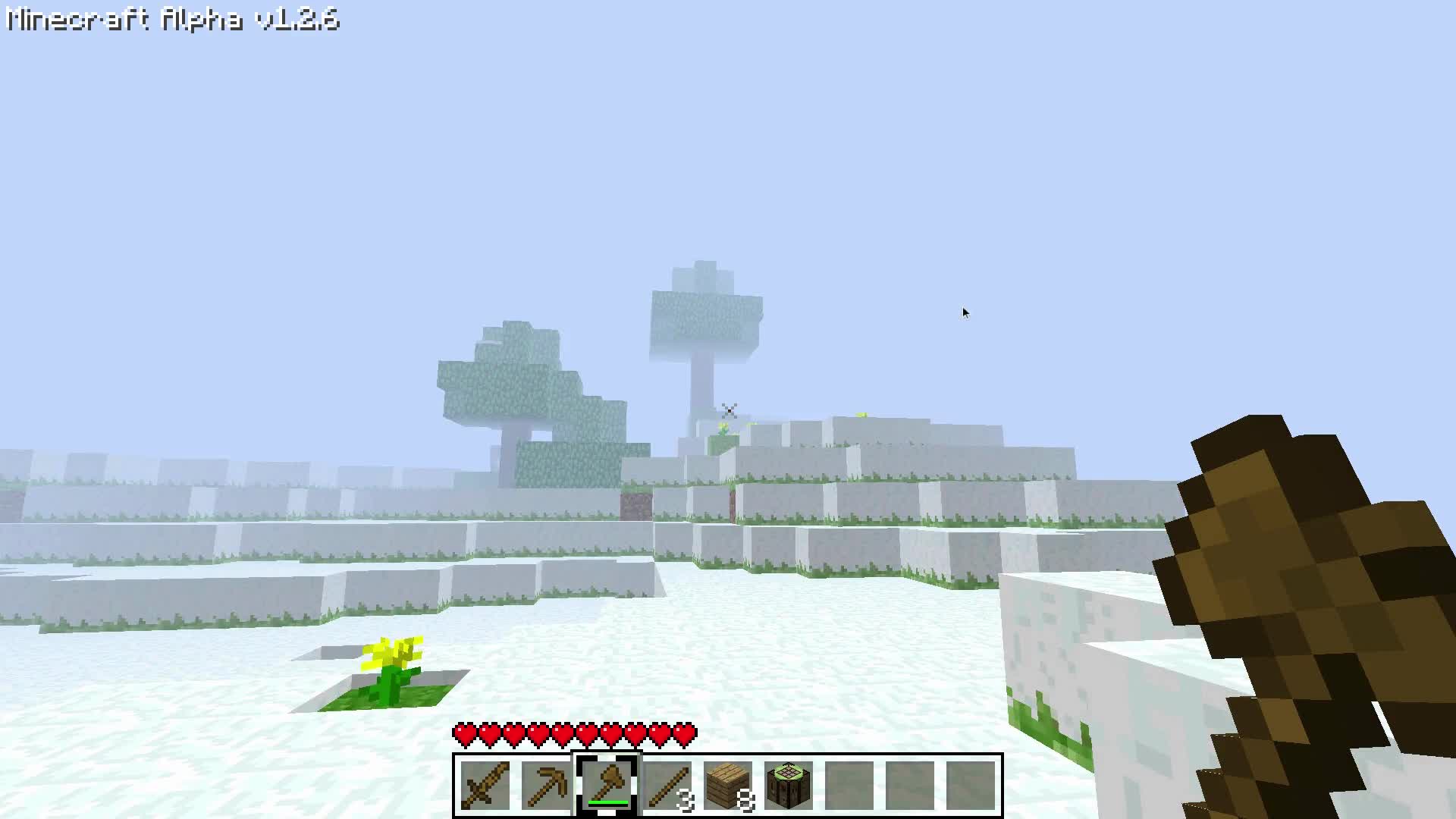Select the crafting table in the hotbar
1456x819 pixels.
tap(789, 786)
